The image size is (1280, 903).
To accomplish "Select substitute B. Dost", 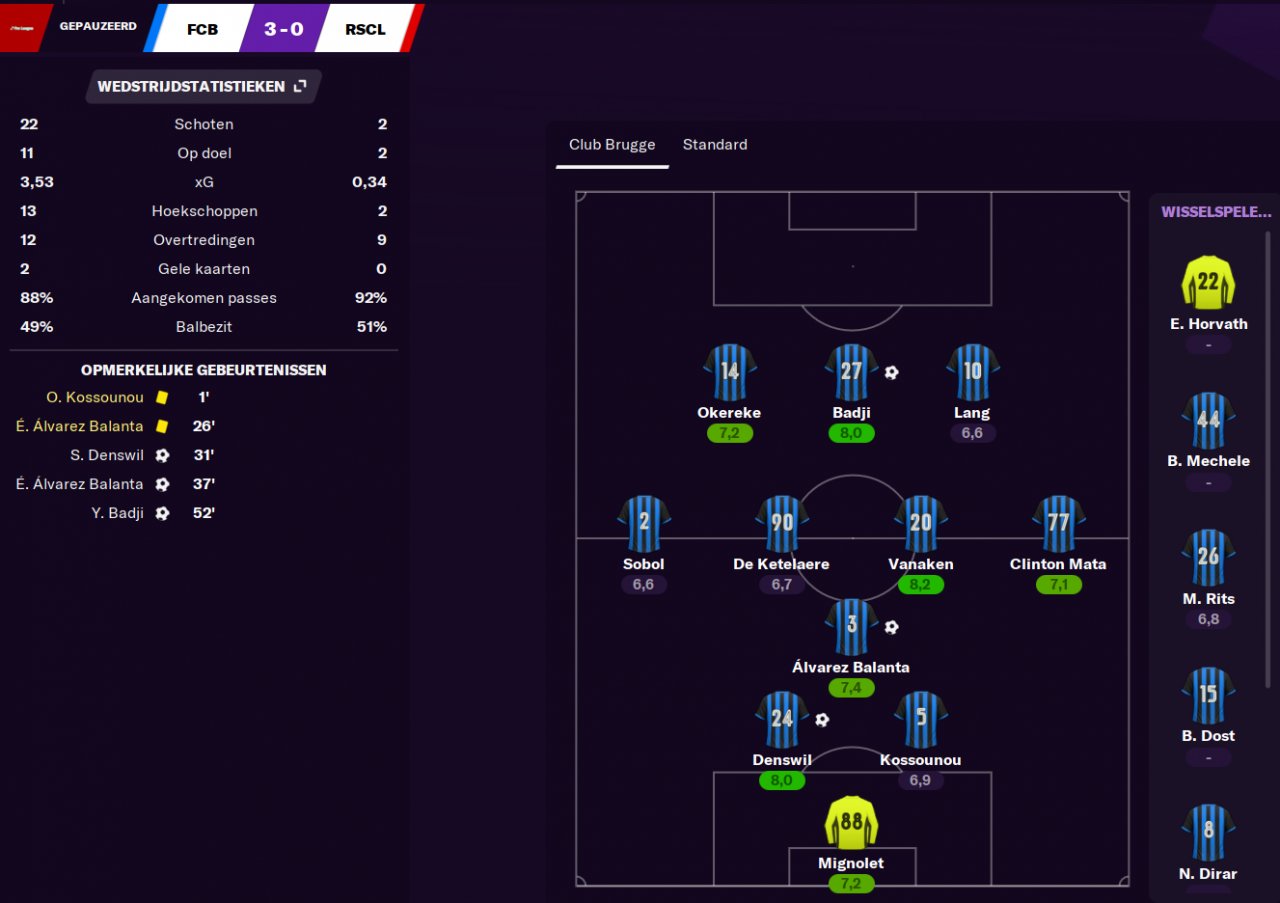I will click(1208, 695).
